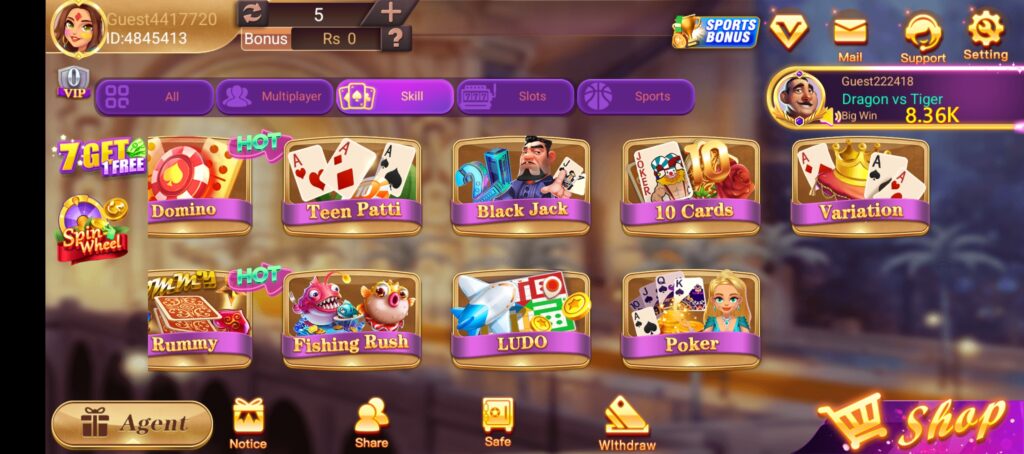The image size is (1024, 454).
Task: Select the Multiplayer category tab
Action: (274, 97)
